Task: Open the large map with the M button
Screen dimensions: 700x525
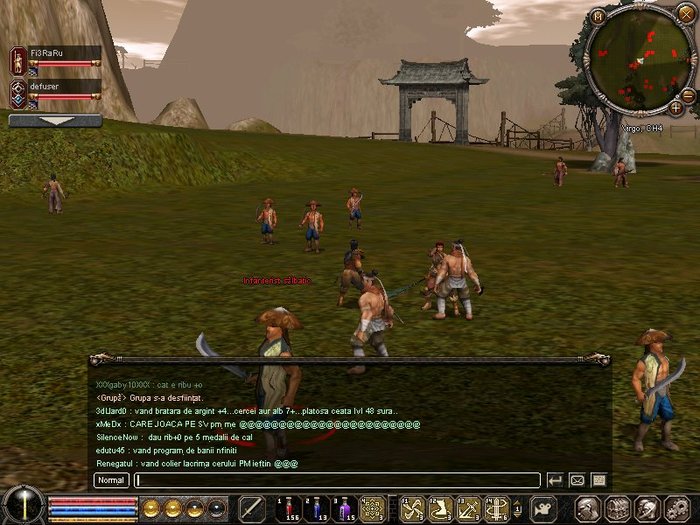Action: 598,17
